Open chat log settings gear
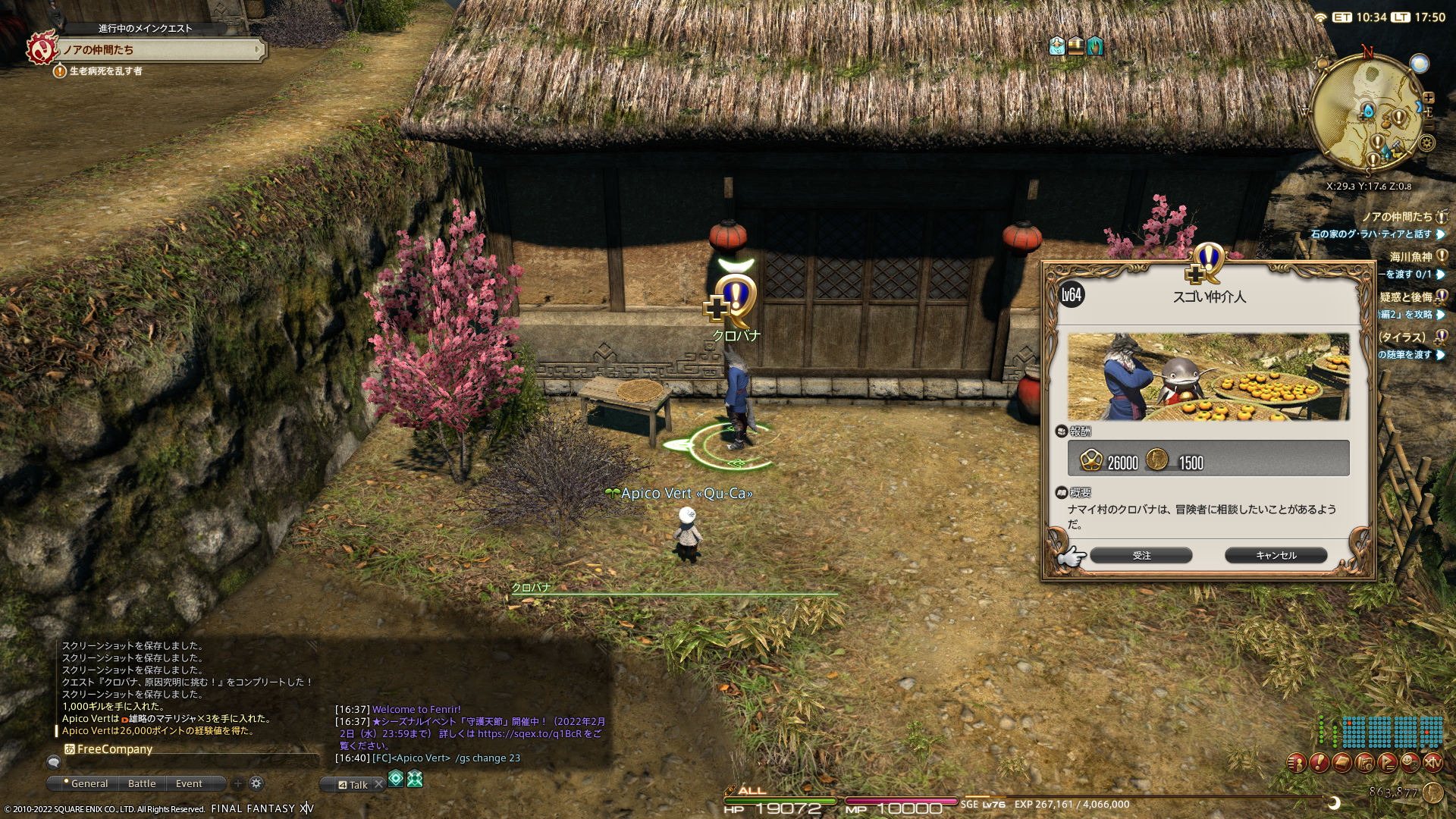The width and height of the screenshot is (1456, 819). (x=256, y=783)
